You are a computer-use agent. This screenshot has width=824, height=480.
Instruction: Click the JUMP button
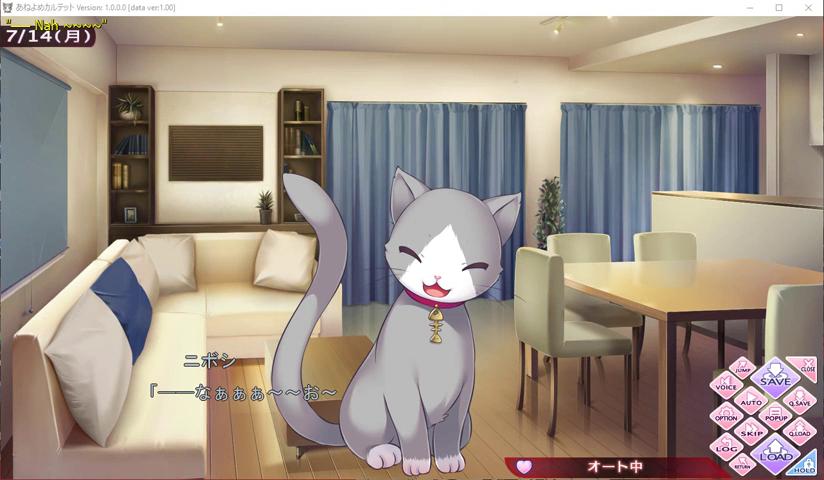(742, 368)
